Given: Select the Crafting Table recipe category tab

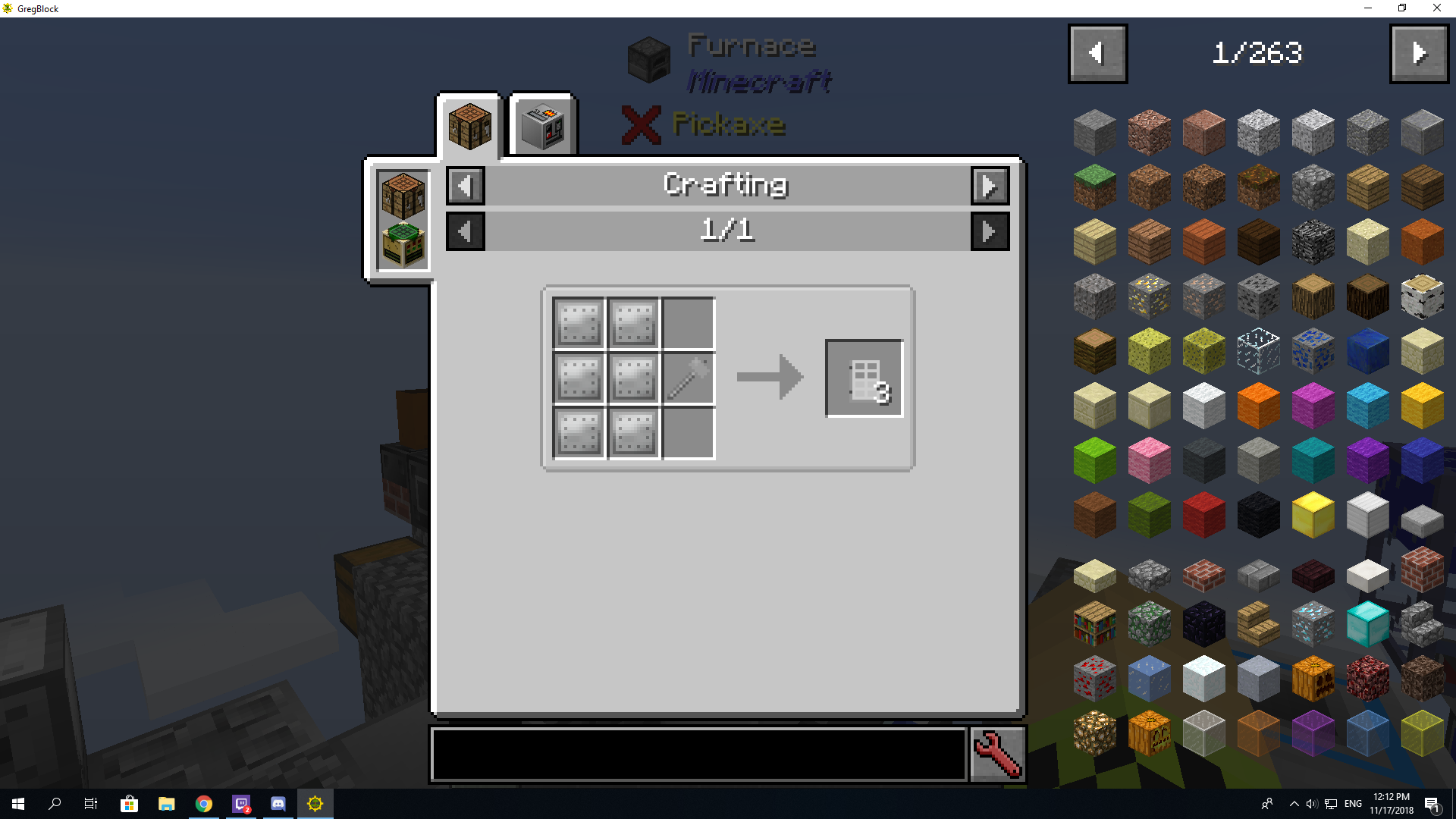Looking at the screenshot, I should [469, 125].
